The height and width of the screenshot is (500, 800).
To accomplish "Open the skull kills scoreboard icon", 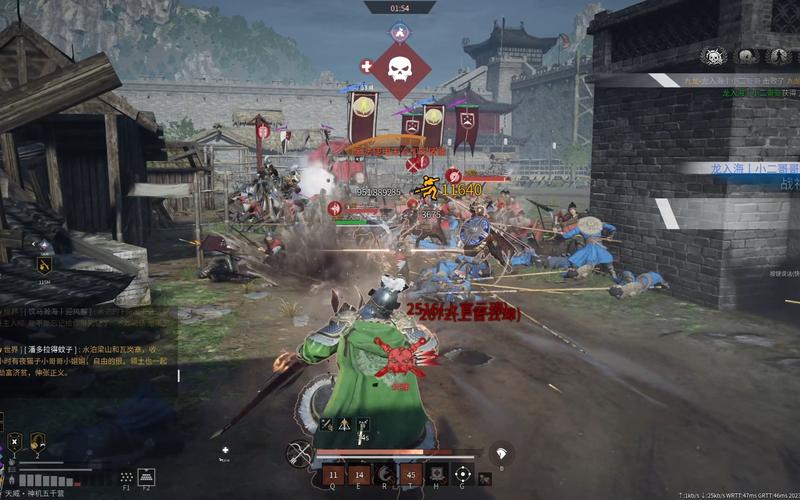I will click(713, 57).
